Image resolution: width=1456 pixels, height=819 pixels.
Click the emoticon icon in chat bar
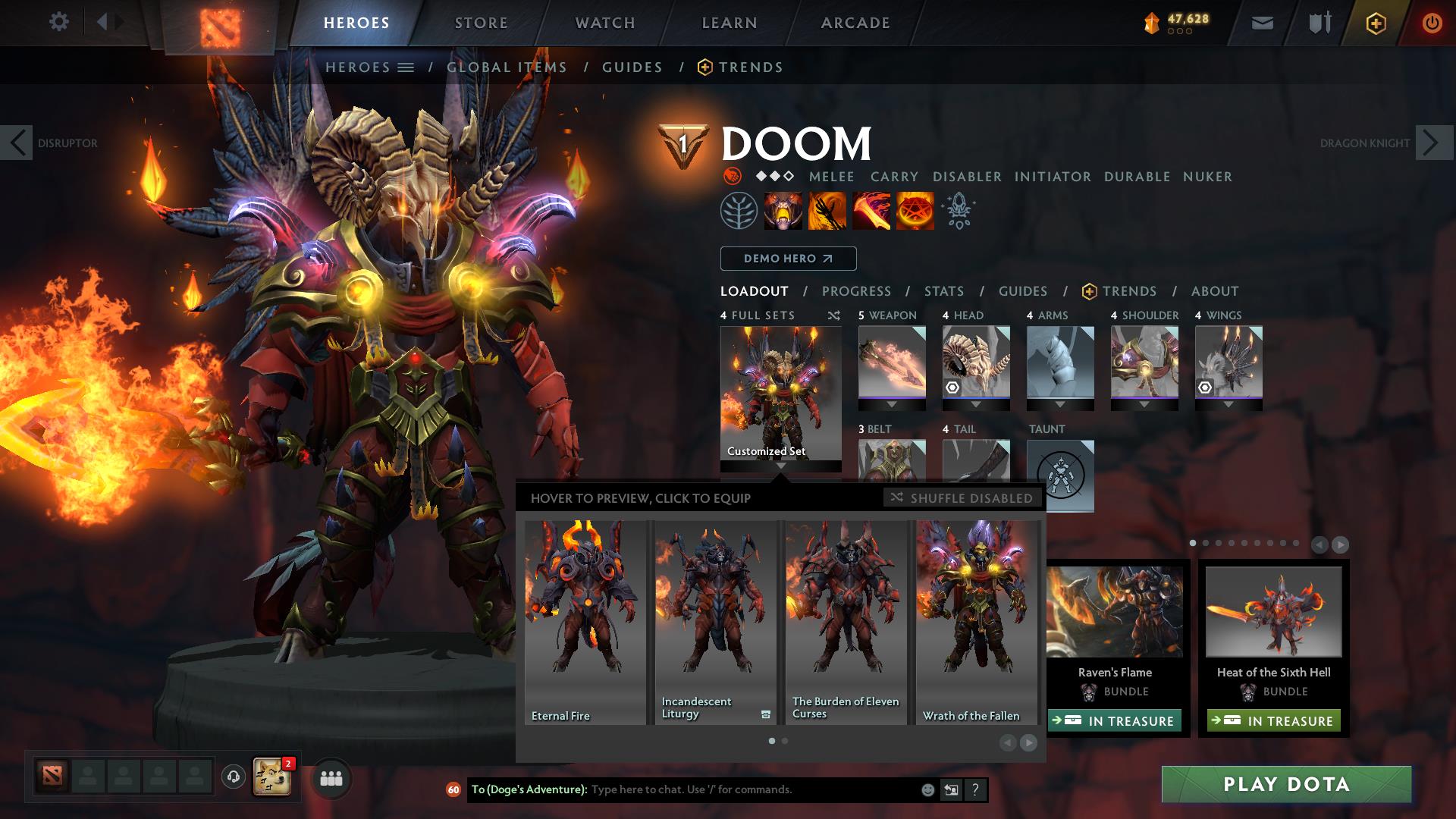point(927,789)
